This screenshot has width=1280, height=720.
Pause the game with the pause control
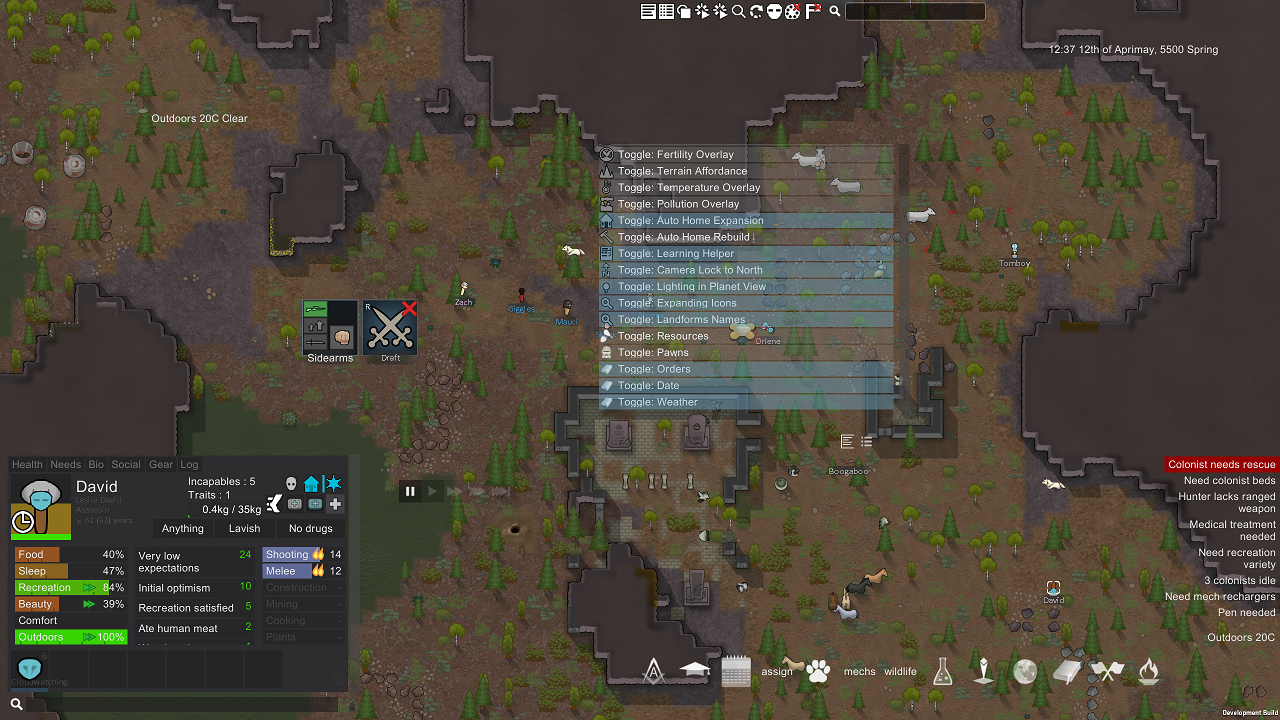(x=410, y=491)
